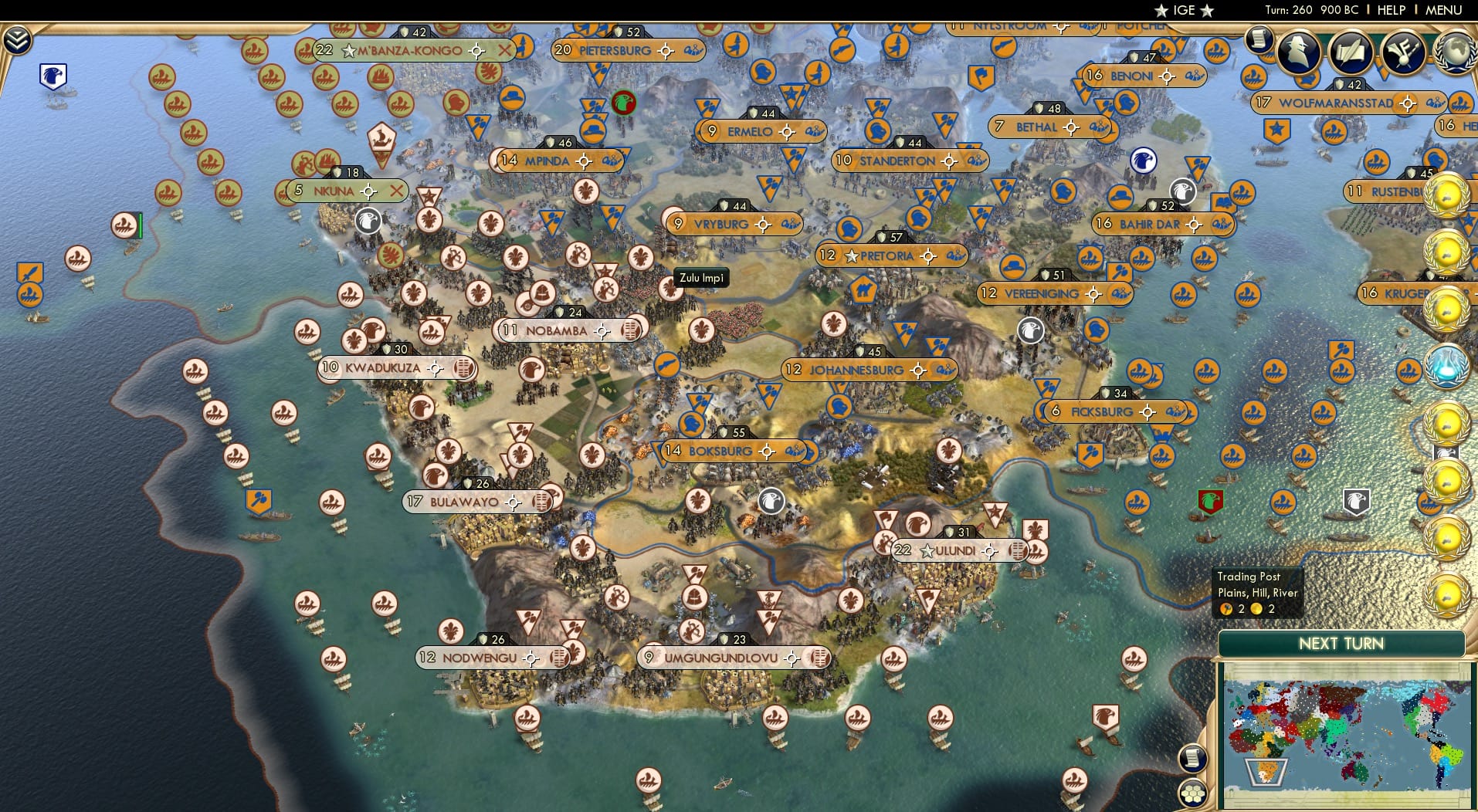Click the defense shield icon above the Boksburg banner
1478x812 pixels.
coord(724,433)
